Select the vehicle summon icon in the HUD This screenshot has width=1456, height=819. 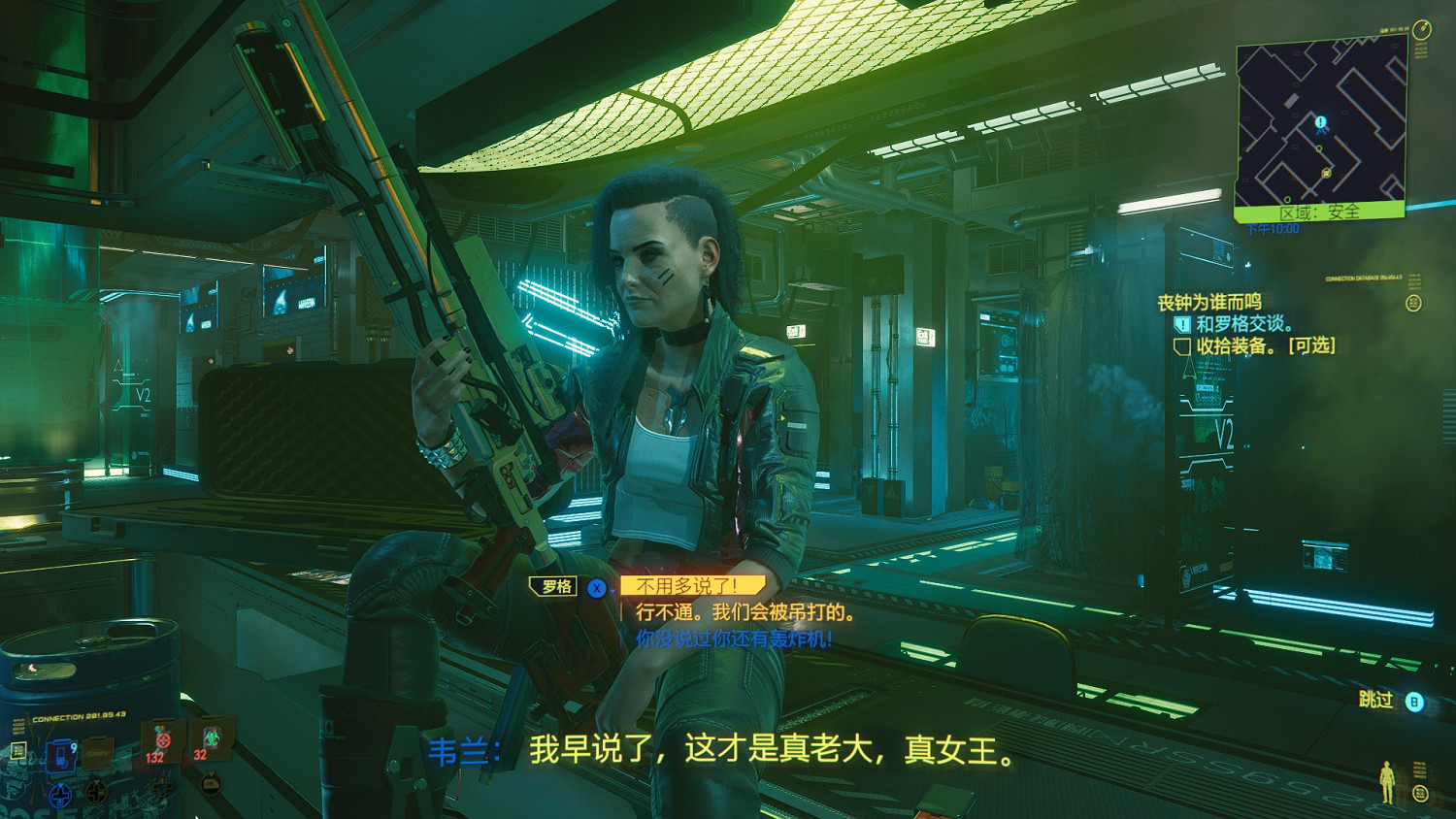100,755
